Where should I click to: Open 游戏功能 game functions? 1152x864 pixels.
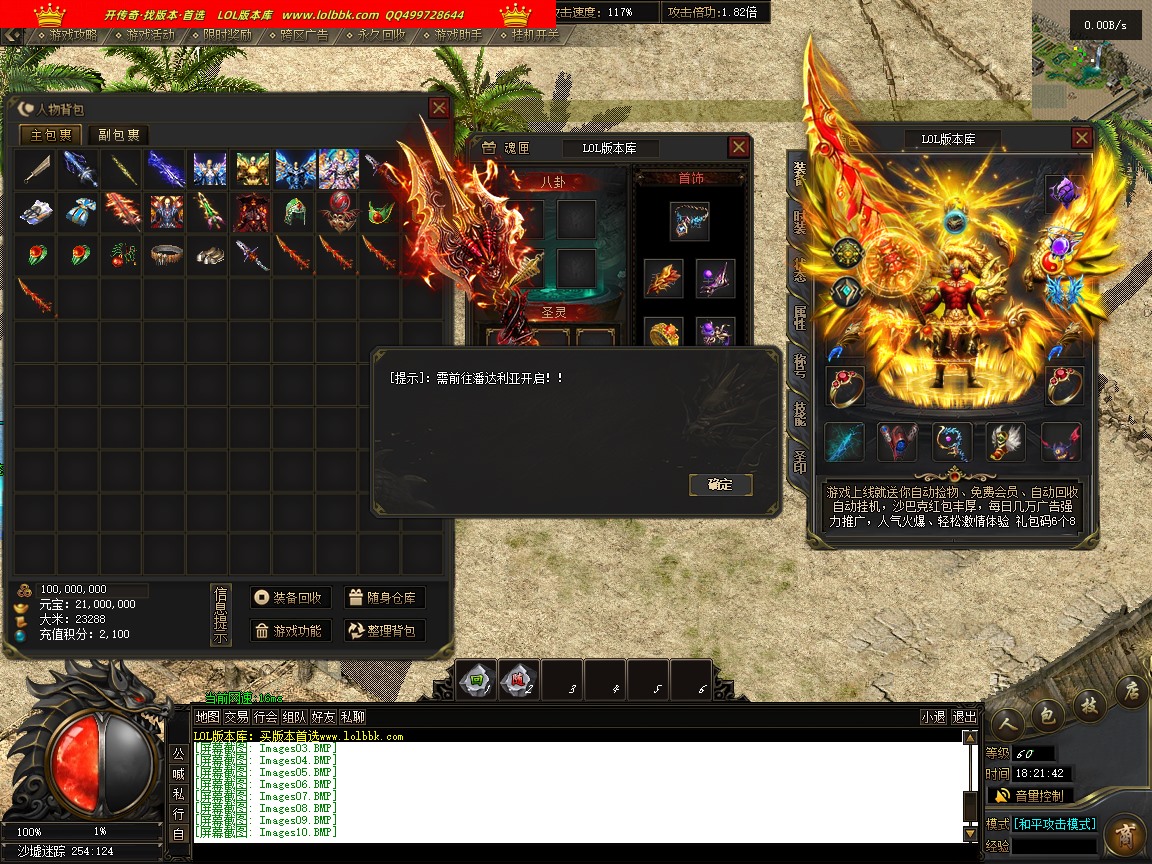pos(290,631)
